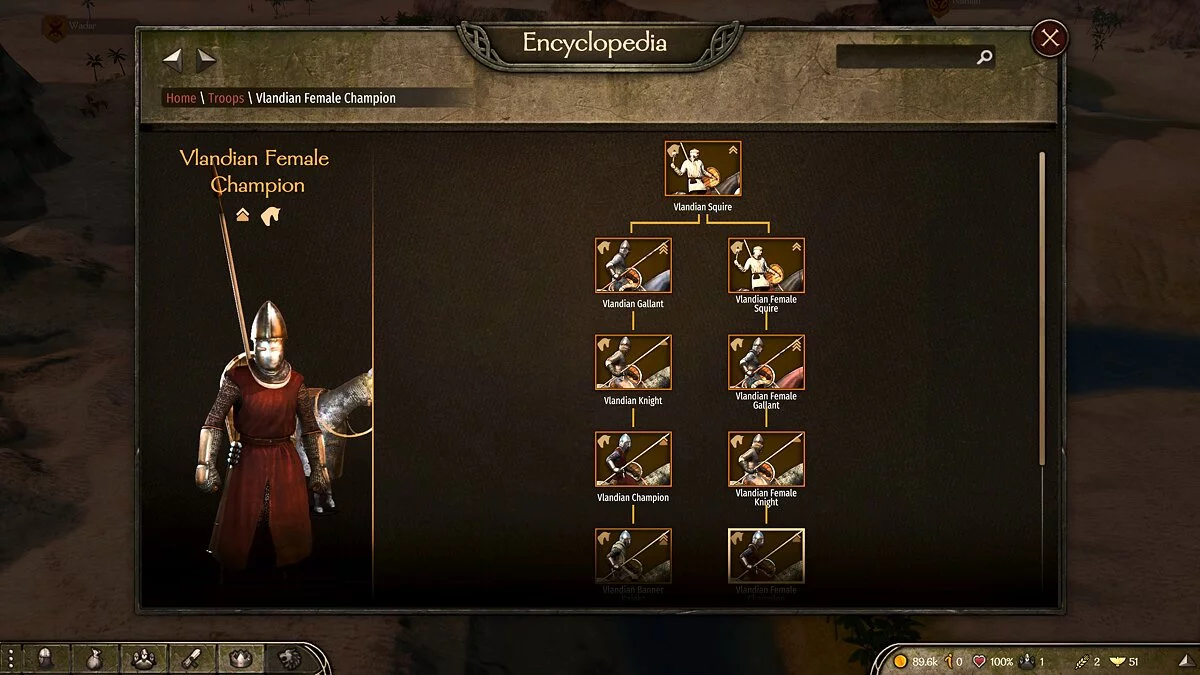Open the clan lion-head icon
Viewport: 1200px width, 675px height.
290,658
